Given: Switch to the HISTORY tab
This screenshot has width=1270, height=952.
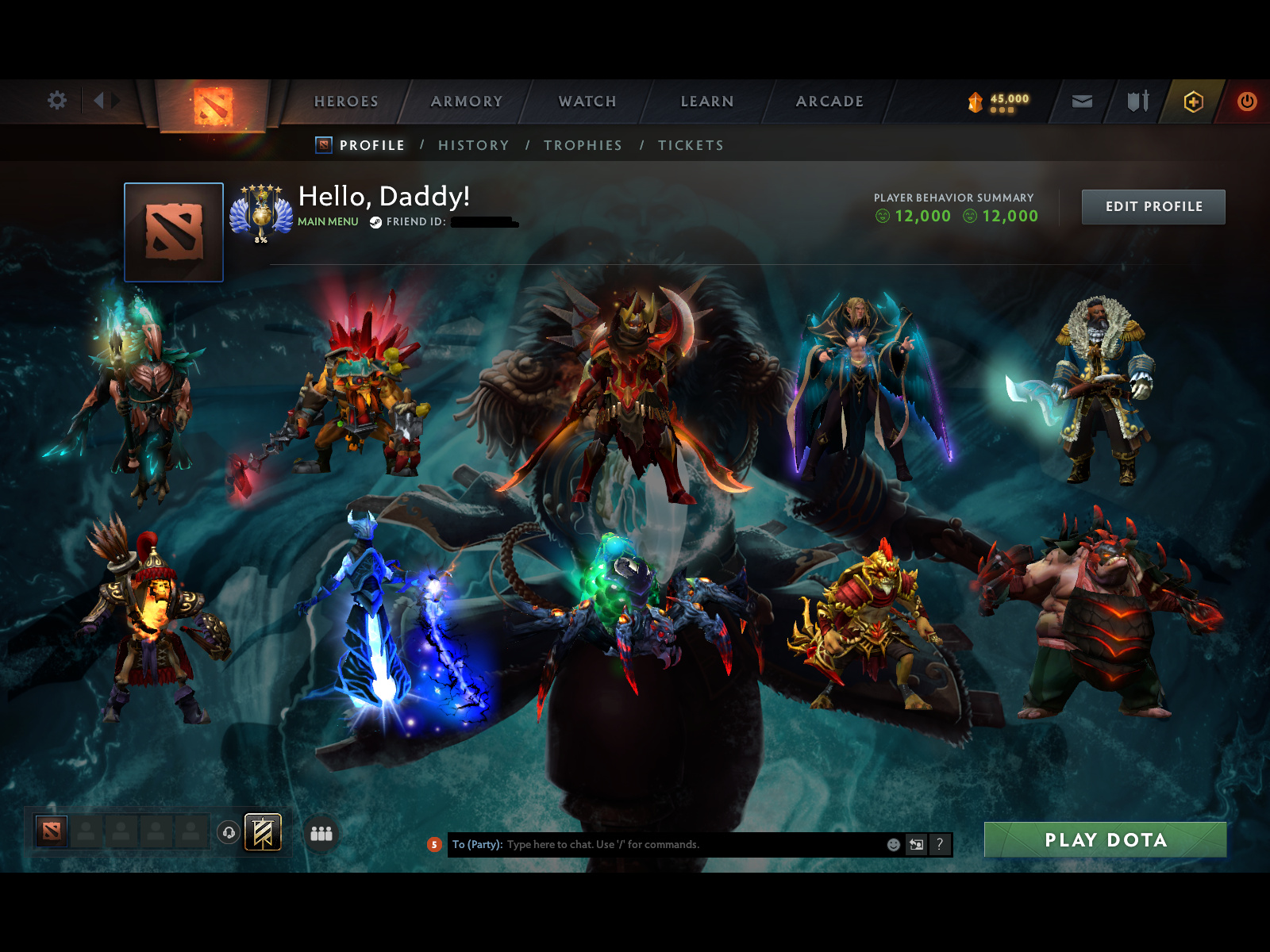Looking at the screenshot, I should coord(474,145).
